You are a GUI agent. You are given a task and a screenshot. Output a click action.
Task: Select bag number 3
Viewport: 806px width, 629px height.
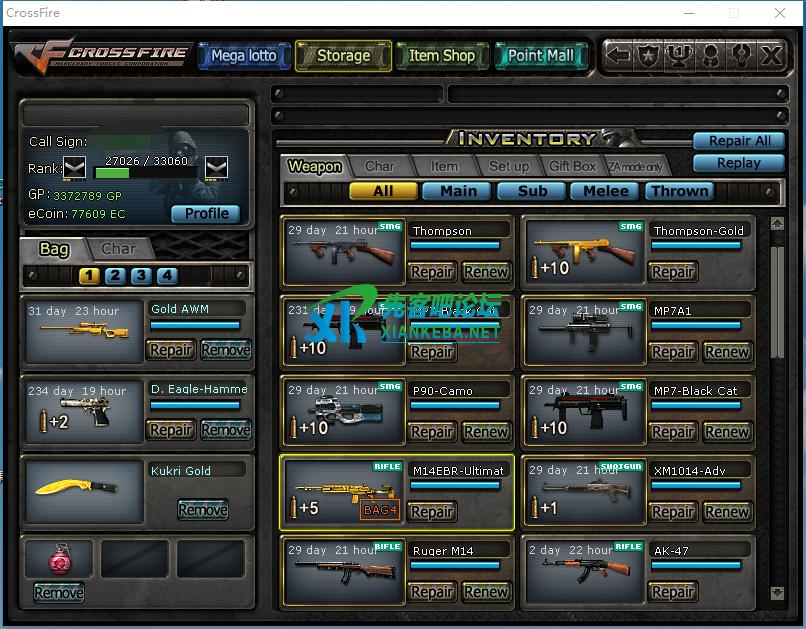pos(141,276)
